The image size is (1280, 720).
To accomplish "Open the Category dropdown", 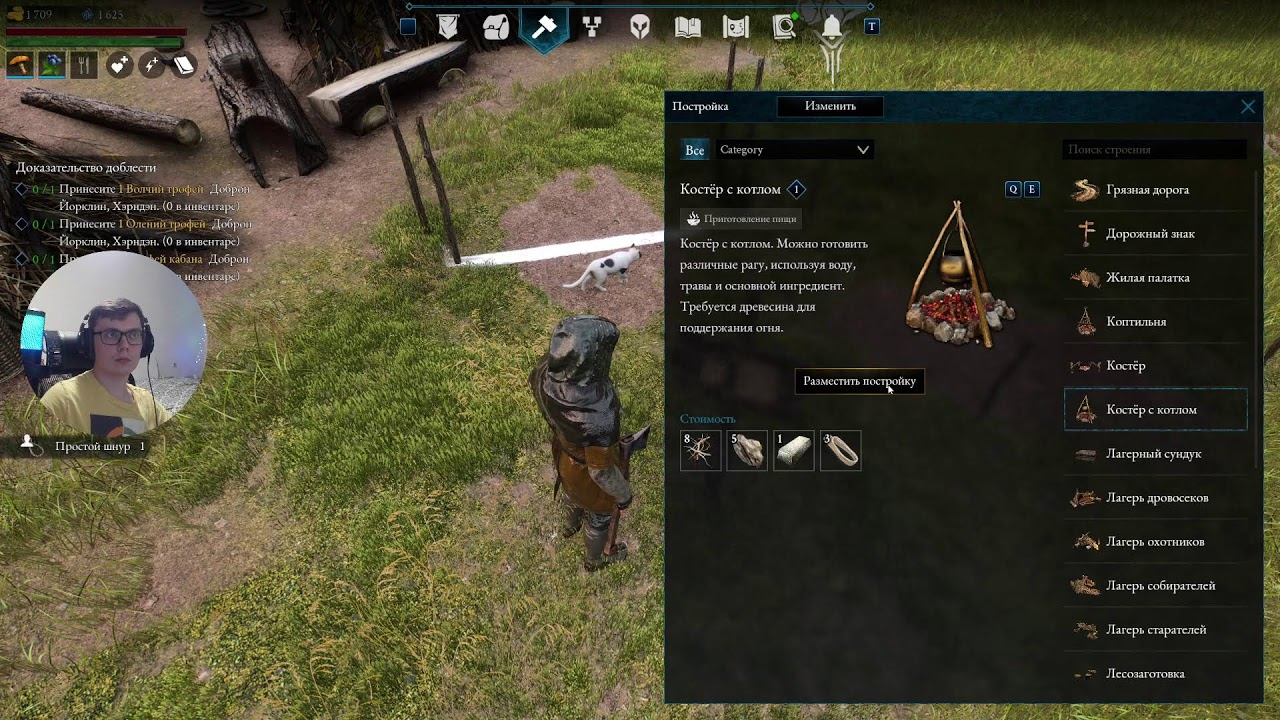I will tap(795, 150).
